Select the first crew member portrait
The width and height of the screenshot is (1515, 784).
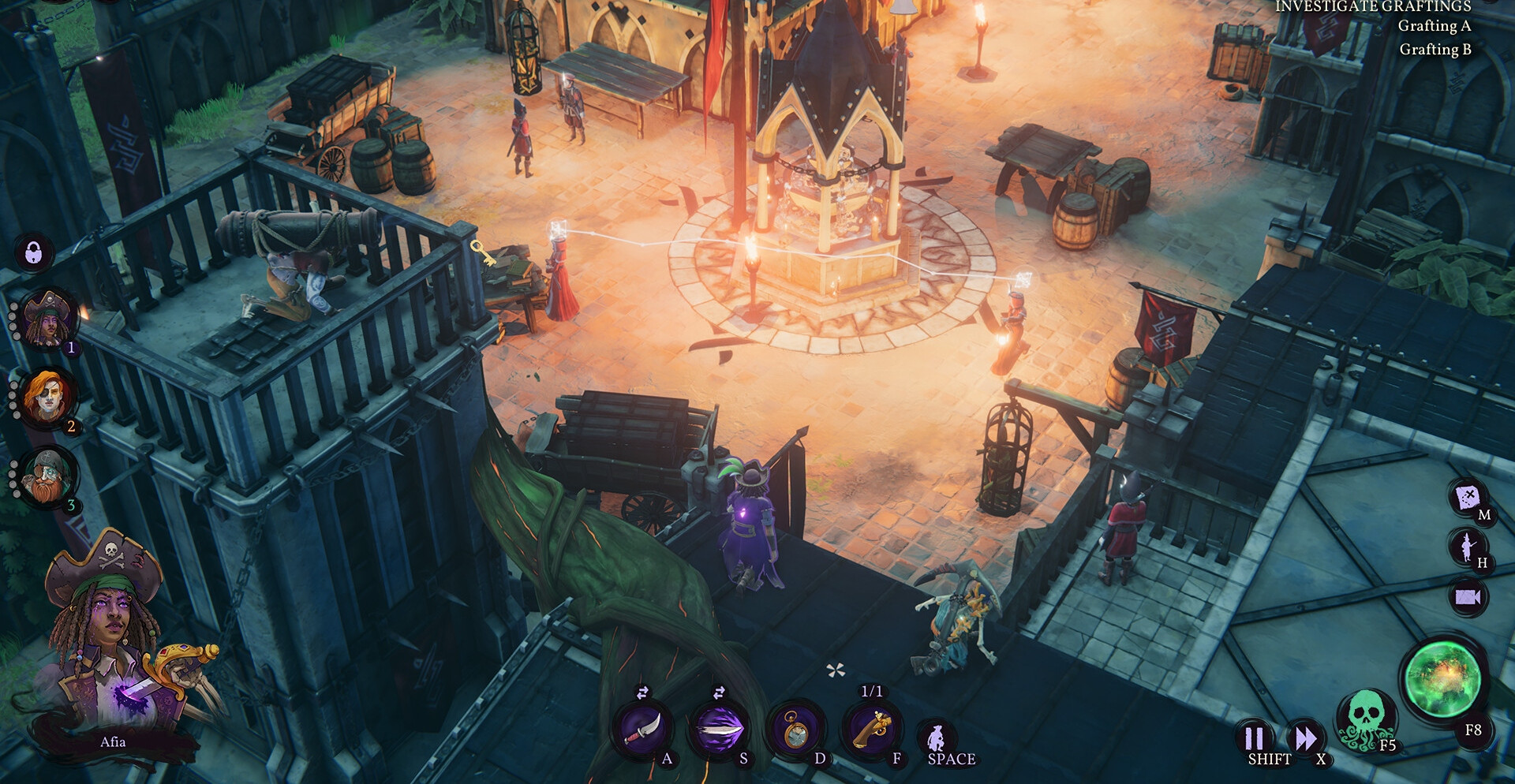(x=49, y=319)
